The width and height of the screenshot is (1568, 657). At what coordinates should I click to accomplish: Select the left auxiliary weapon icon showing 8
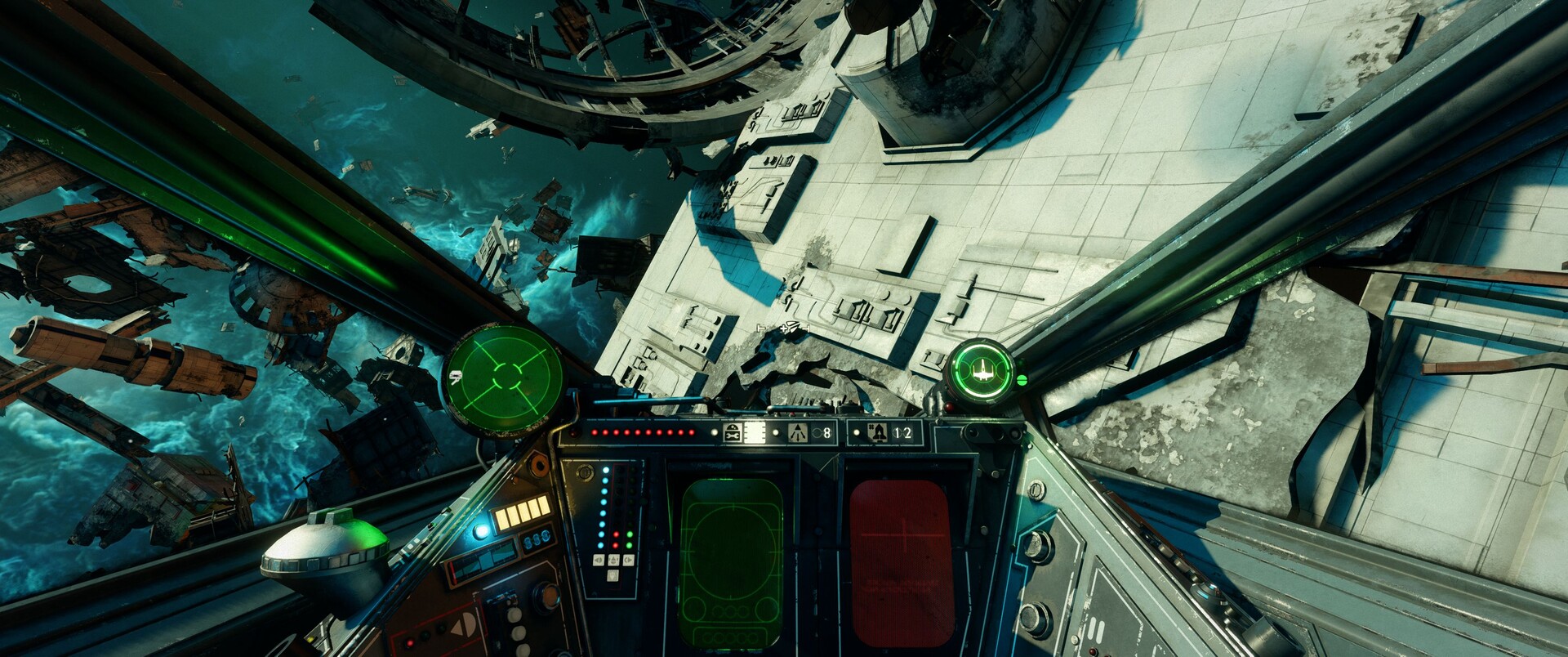tap(797, 433)
